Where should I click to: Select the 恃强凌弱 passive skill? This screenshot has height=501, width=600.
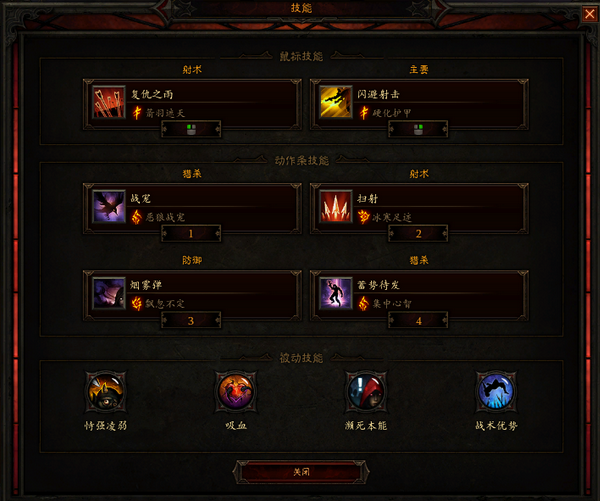(x=104, y=389)
